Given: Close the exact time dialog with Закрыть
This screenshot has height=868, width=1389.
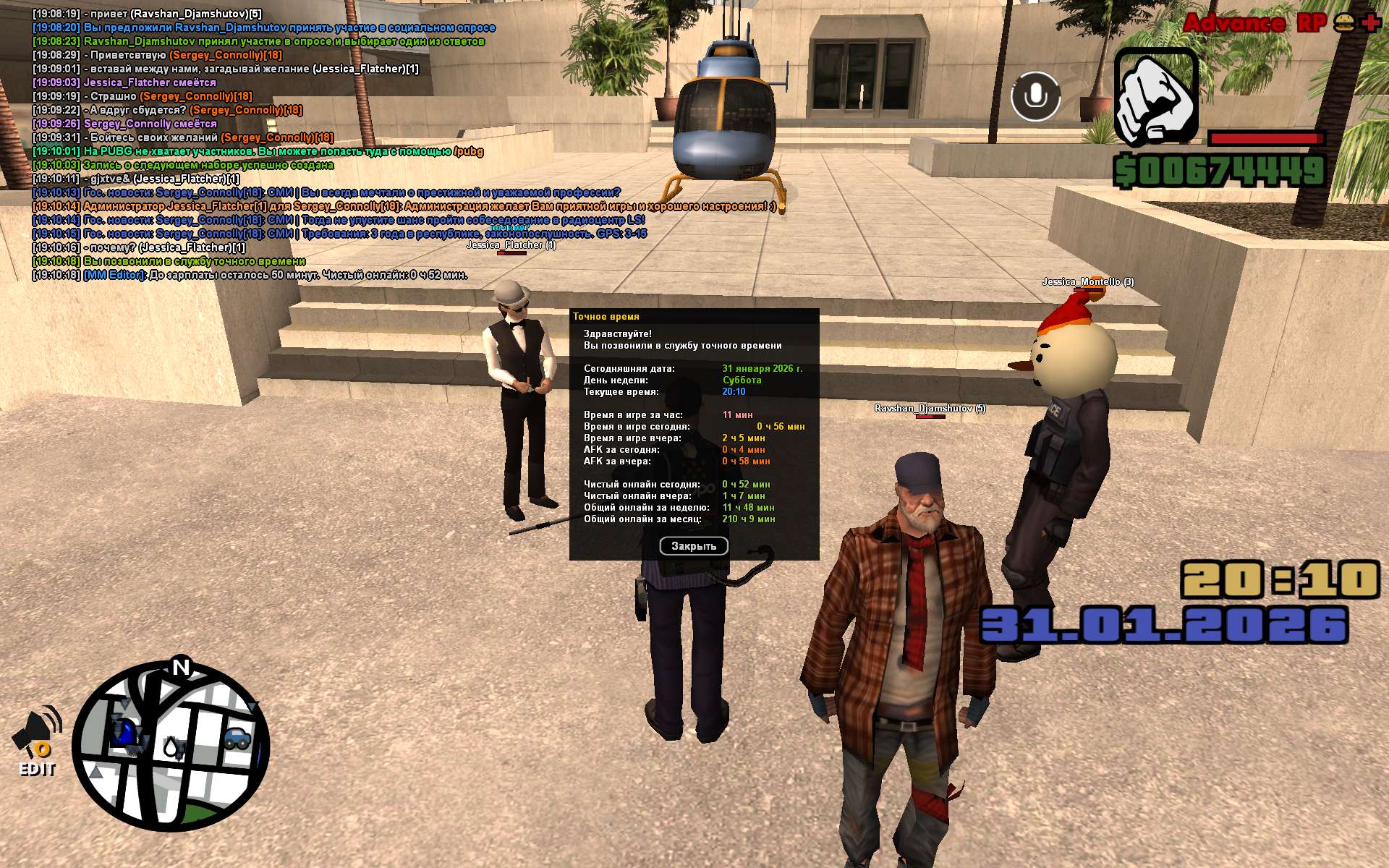Looking at the screenshot, I should [x=693, y=546].
